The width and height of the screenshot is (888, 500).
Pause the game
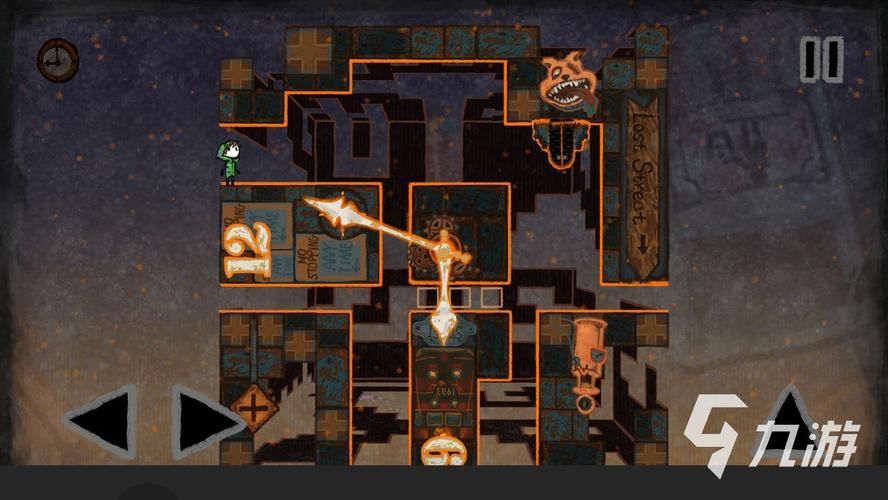pyautogui.click(x=822, y=61)
